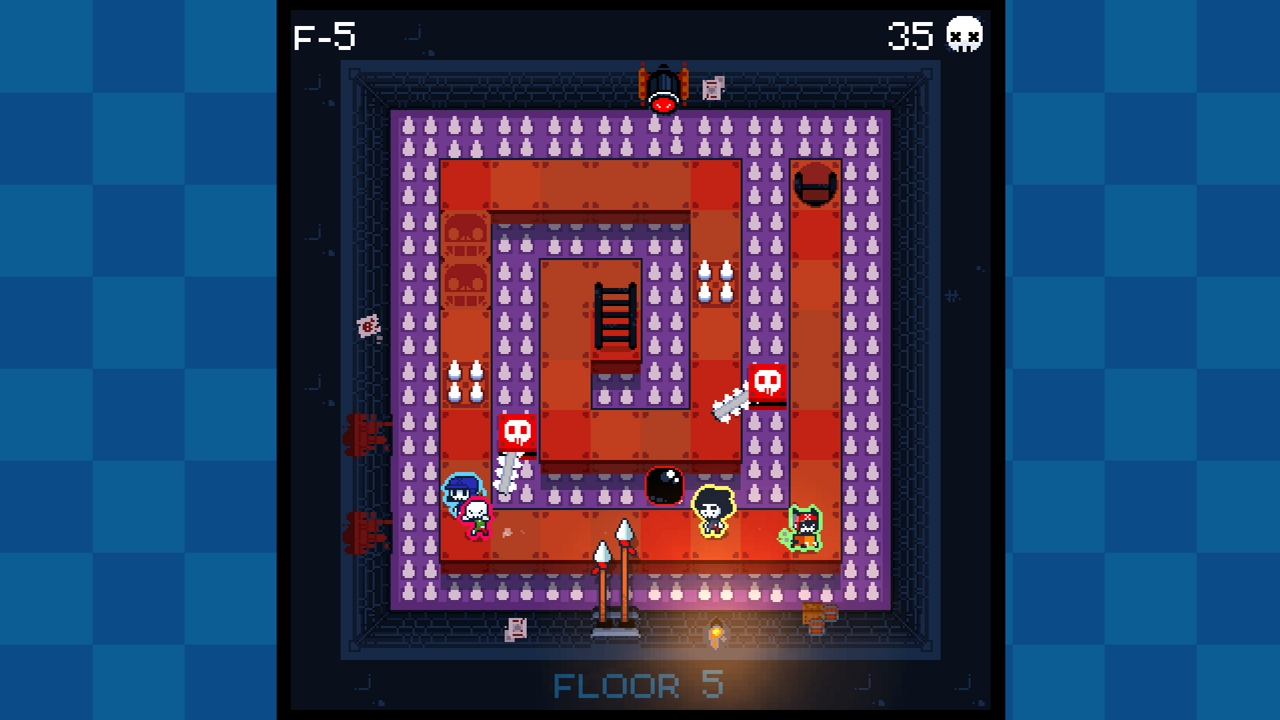Click the note pinned beside the top doorway
This screenshot has width=1280, height=720.
tap(712, 88)
